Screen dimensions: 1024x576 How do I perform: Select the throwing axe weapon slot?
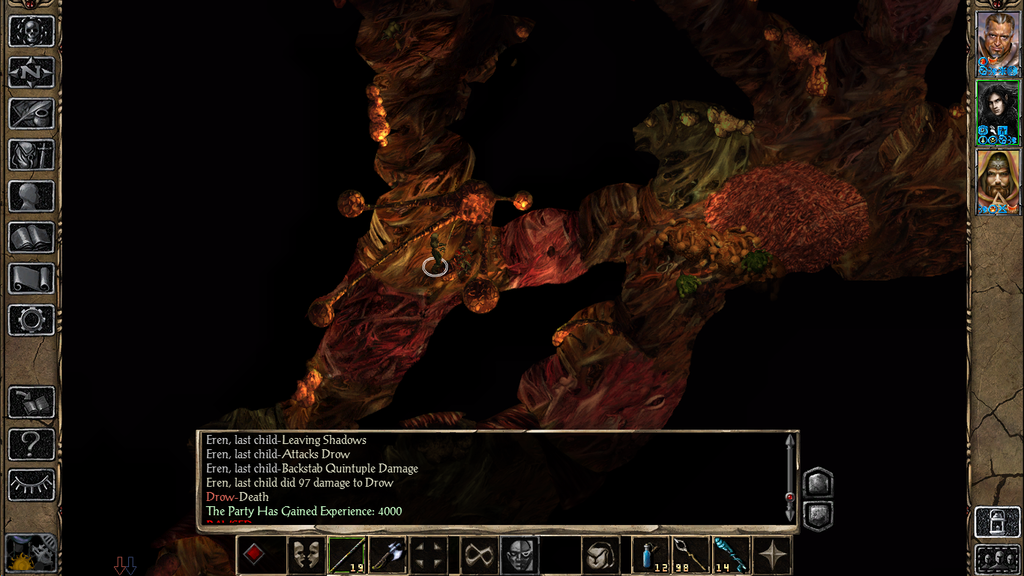tap(387, 555)
